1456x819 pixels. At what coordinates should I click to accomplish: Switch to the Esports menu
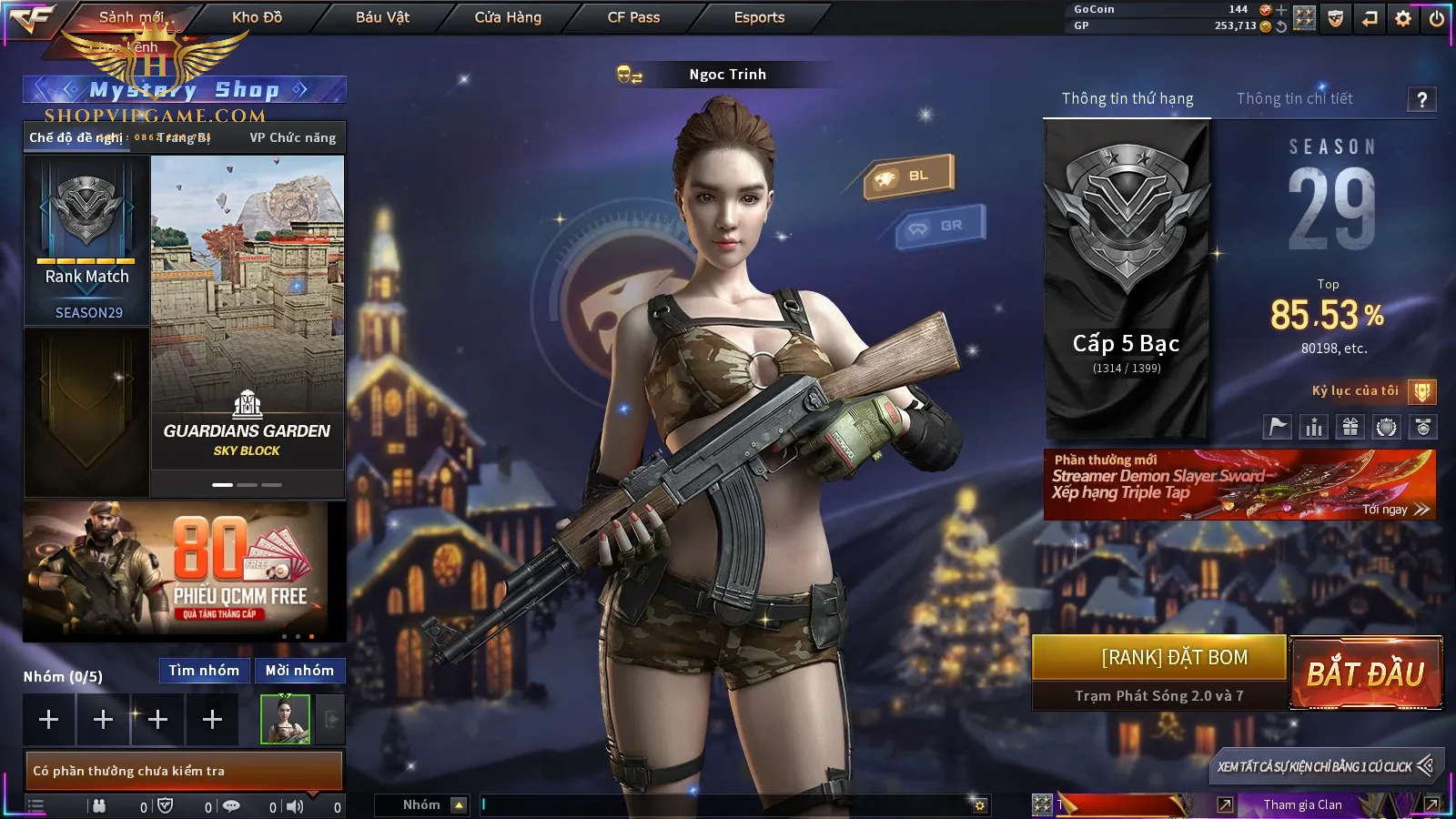pyautogui.click(x=759, y=17)
